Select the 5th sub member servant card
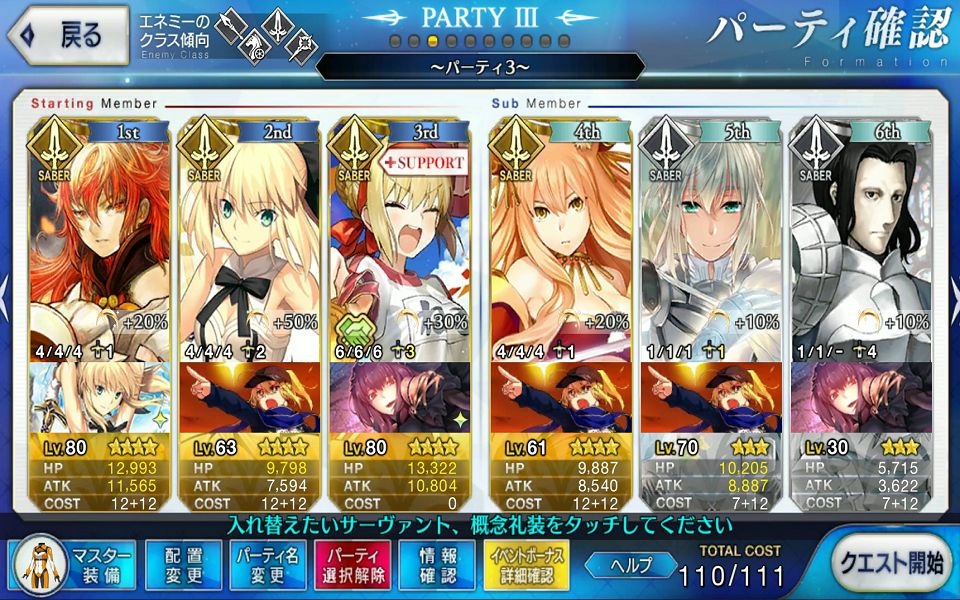 click(x=710, y=240)
